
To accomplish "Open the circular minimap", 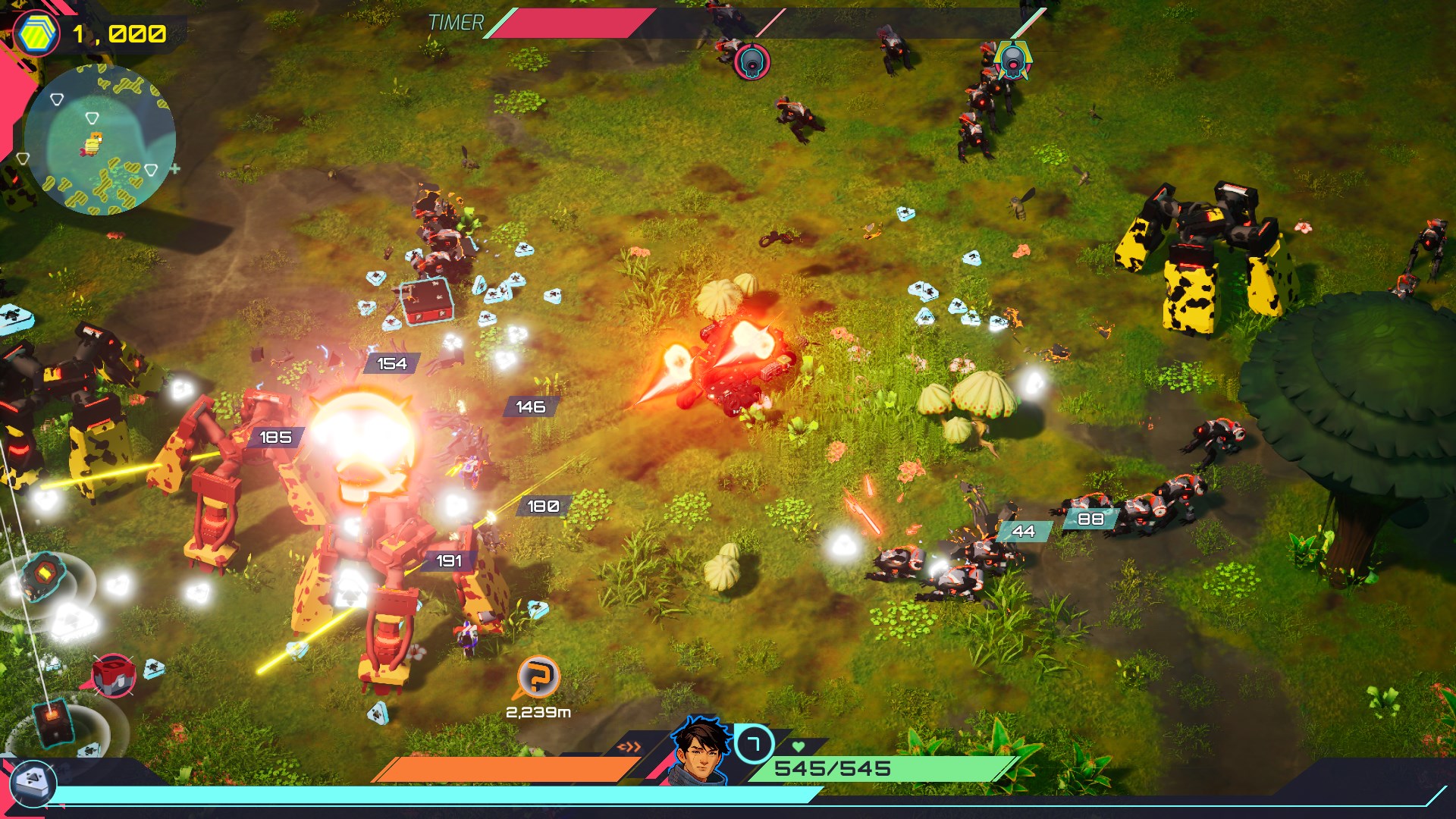I will pyautogui.click(x=100, y=140).
